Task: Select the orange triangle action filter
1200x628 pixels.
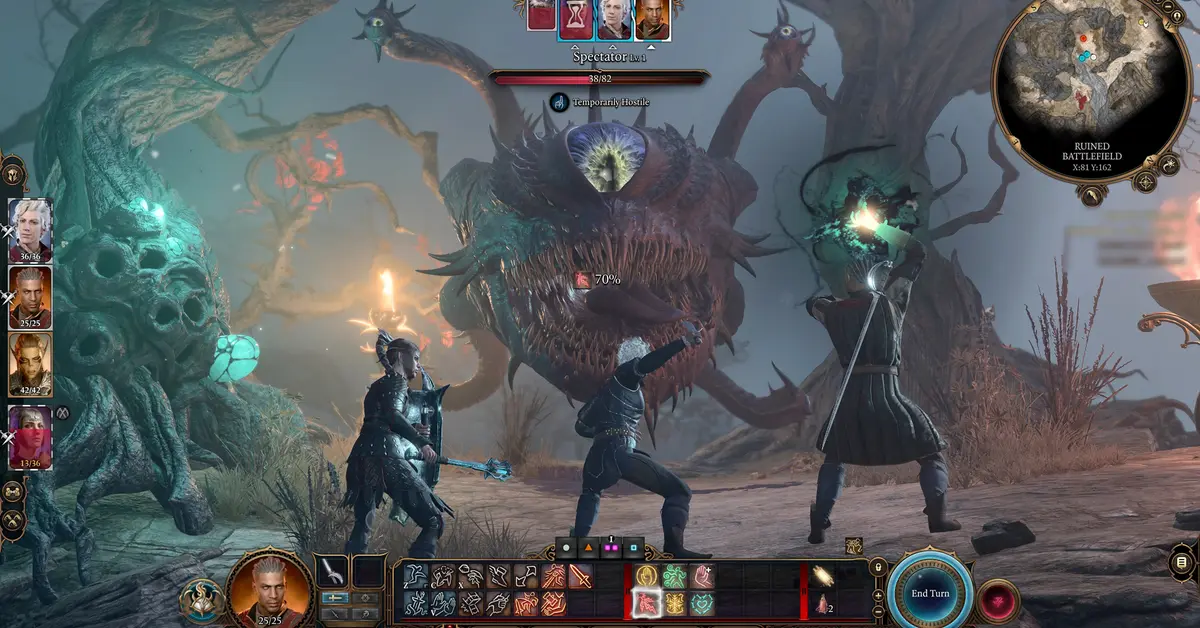Action: [x=589, y=549]
